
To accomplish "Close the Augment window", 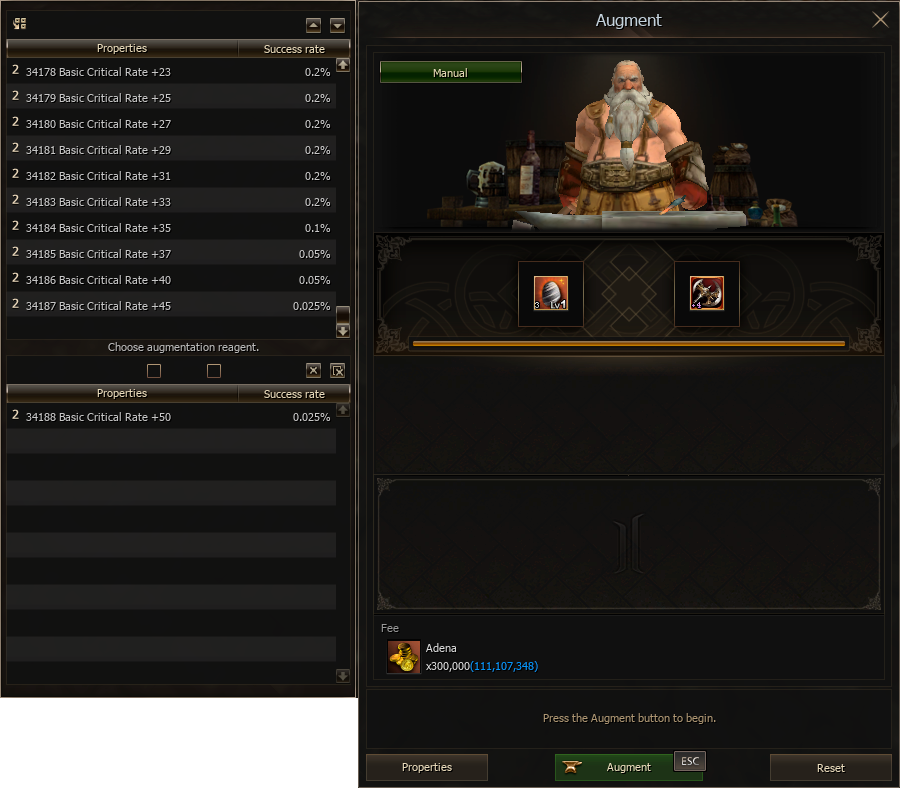I will (880, 20).
